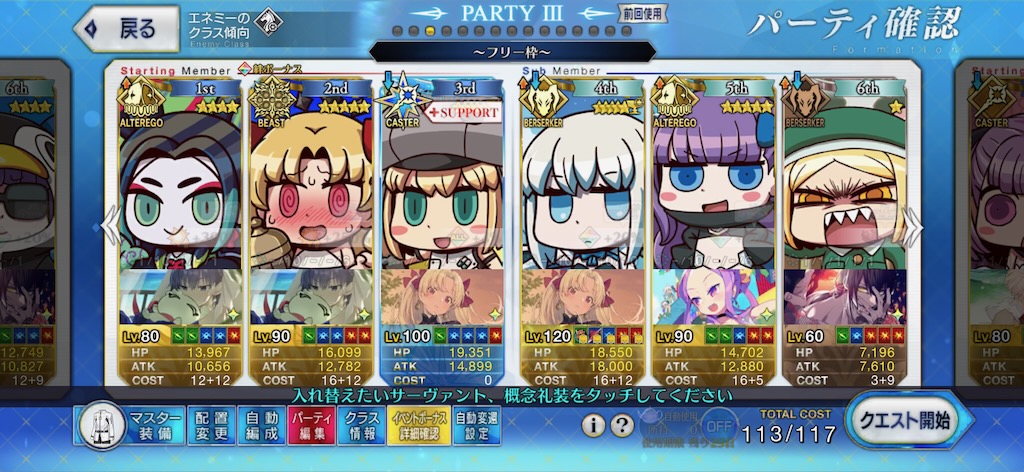The image size is (1024, 472).
Task: Open パーティ編集 party edit
Action: point(311,426)
